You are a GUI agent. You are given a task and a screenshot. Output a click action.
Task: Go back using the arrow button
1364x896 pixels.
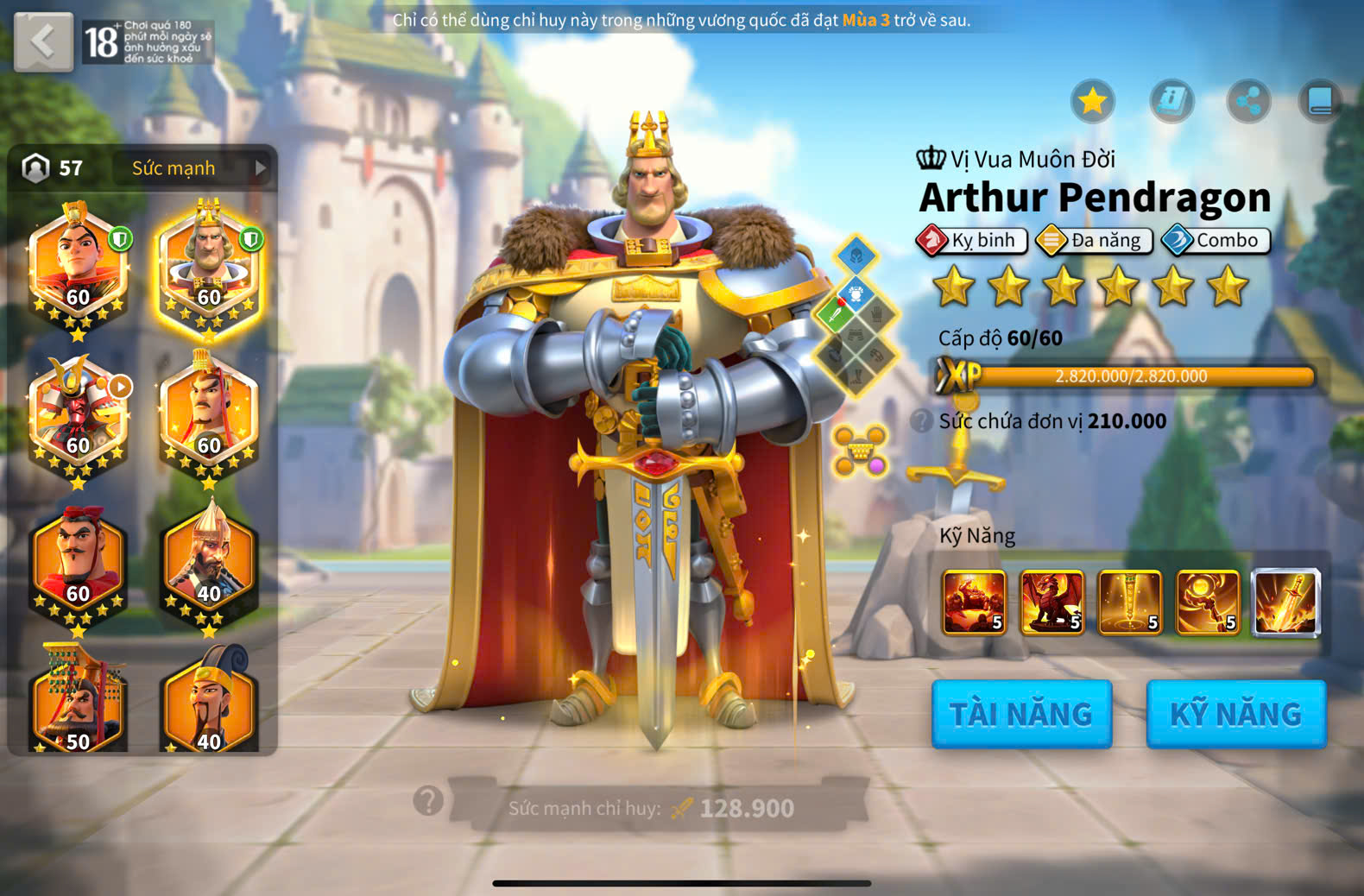click(43, 41)
